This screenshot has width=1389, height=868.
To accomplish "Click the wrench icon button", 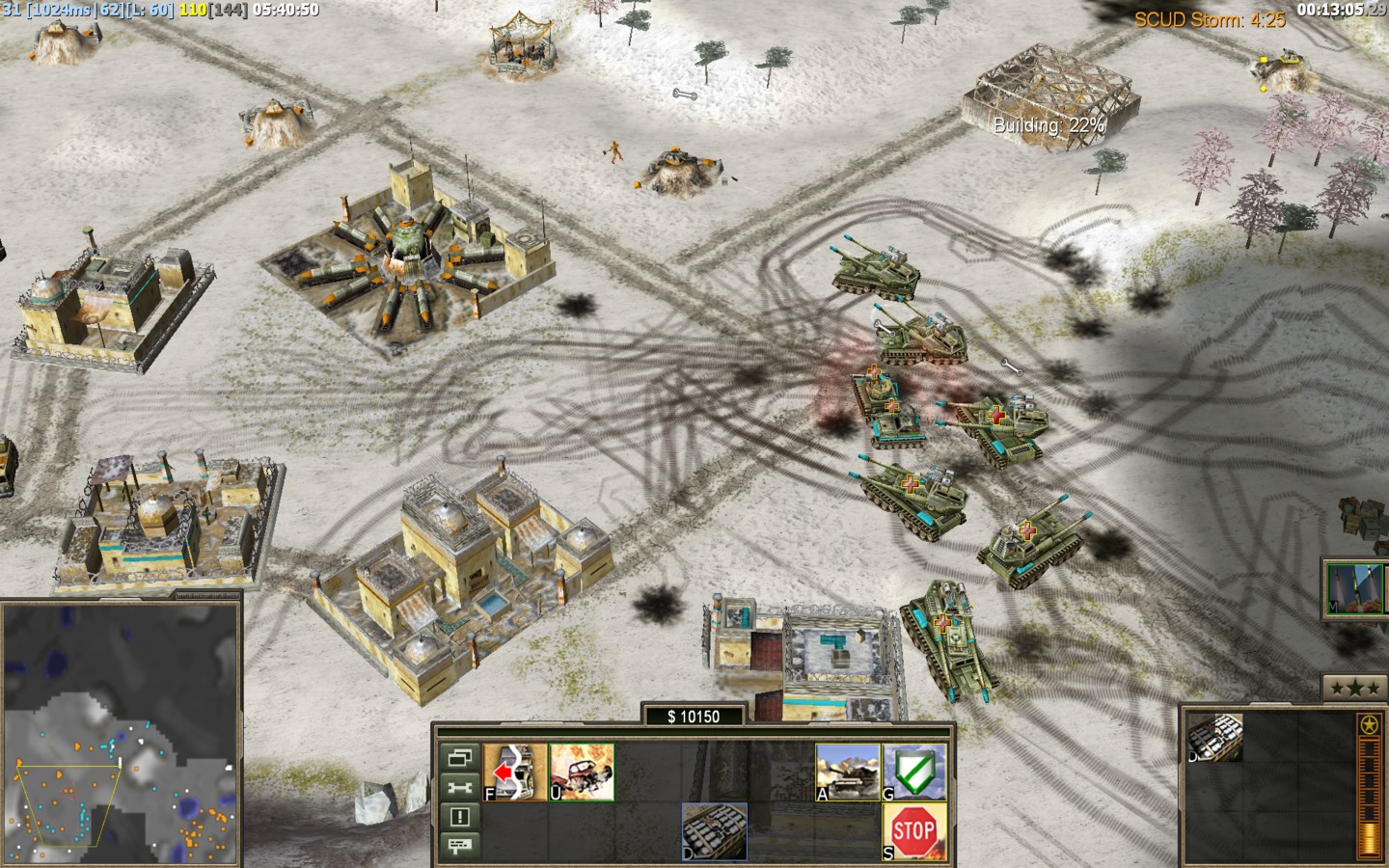I will pyautogui.click(x=459, y=788).
